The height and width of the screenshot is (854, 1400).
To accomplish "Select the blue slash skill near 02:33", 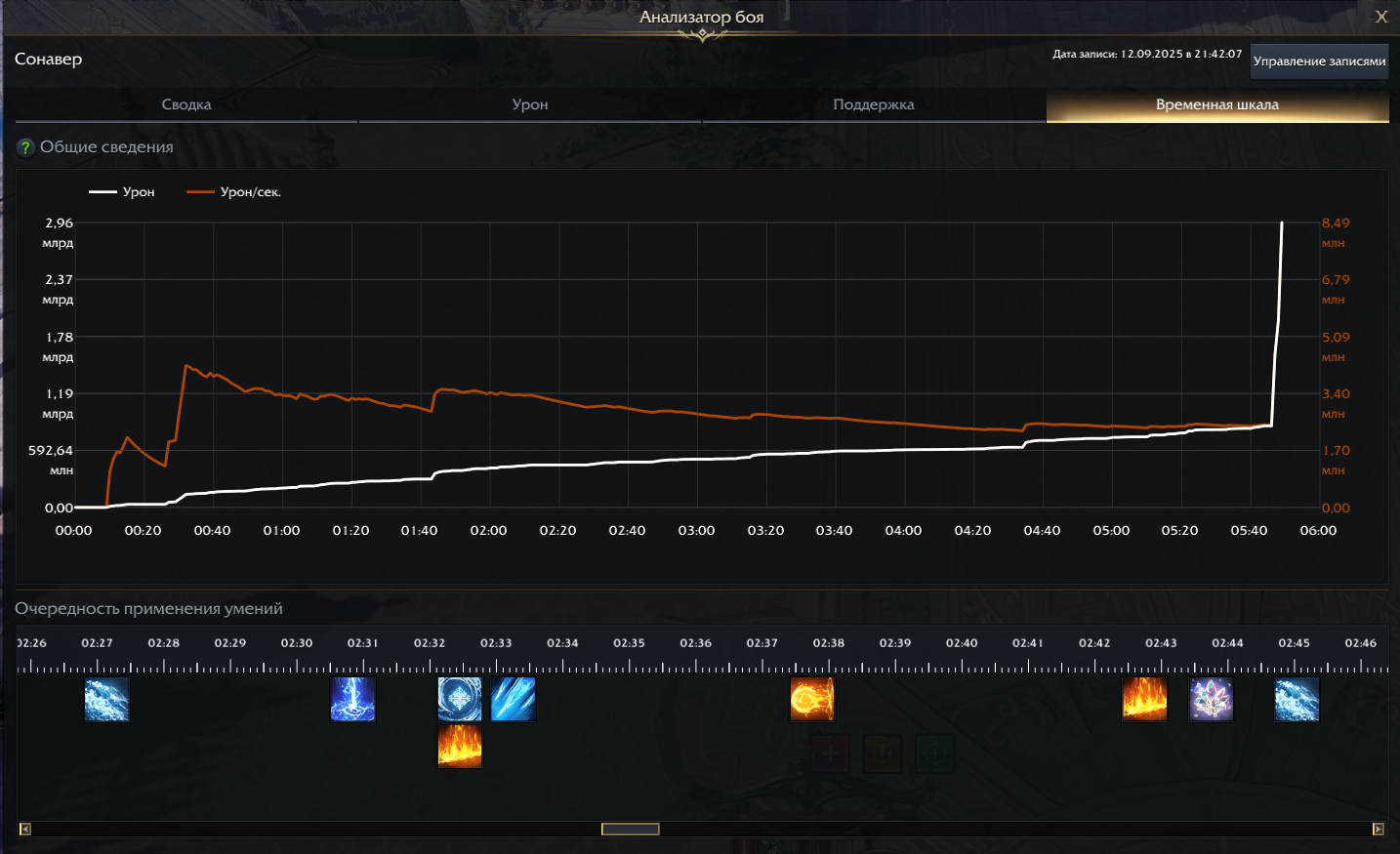I will click(x=514, y=699).
